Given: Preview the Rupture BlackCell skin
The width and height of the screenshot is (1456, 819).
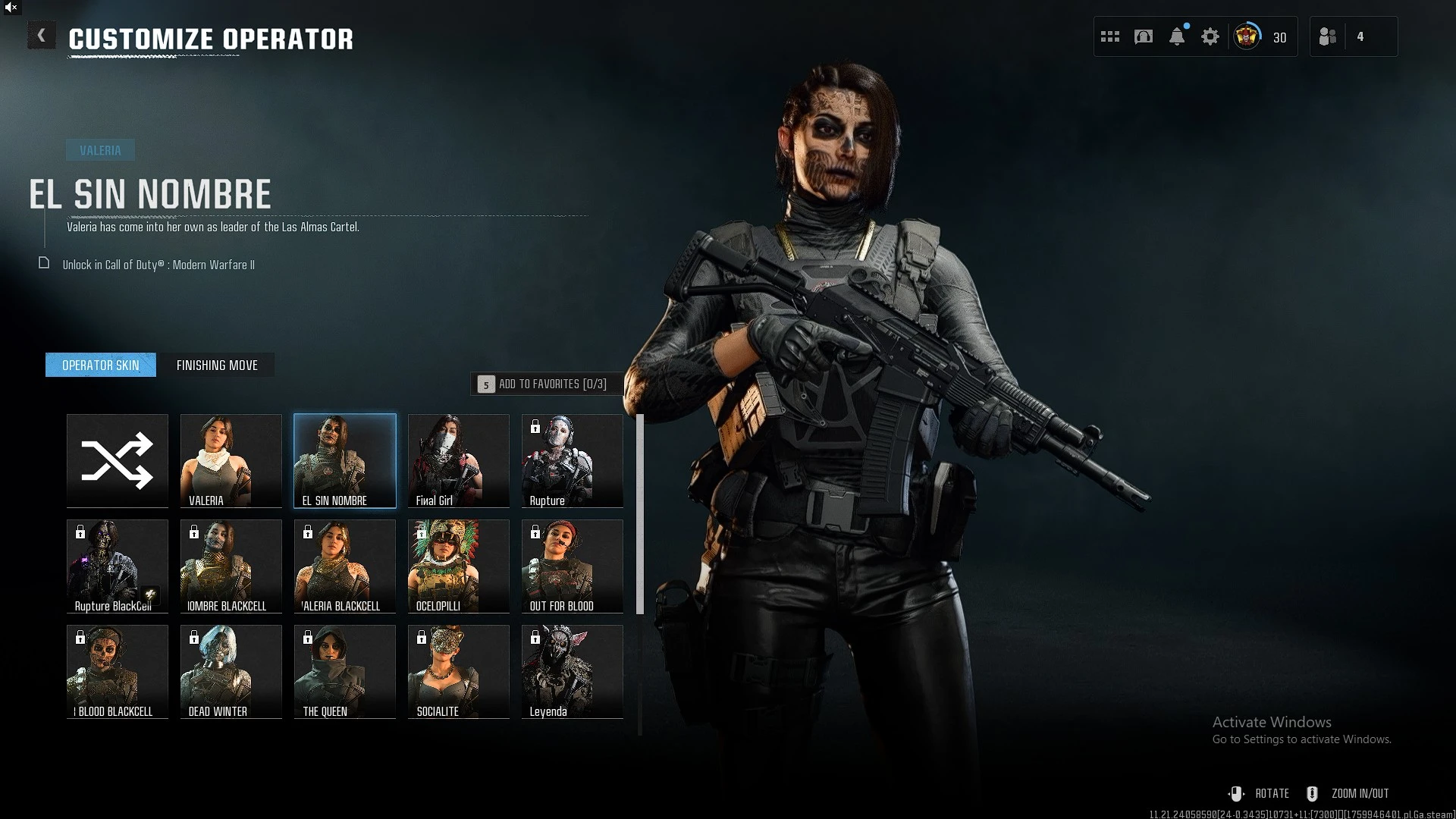Looking at the screenshot, I should pyautogui.click(x=118, y=566).
